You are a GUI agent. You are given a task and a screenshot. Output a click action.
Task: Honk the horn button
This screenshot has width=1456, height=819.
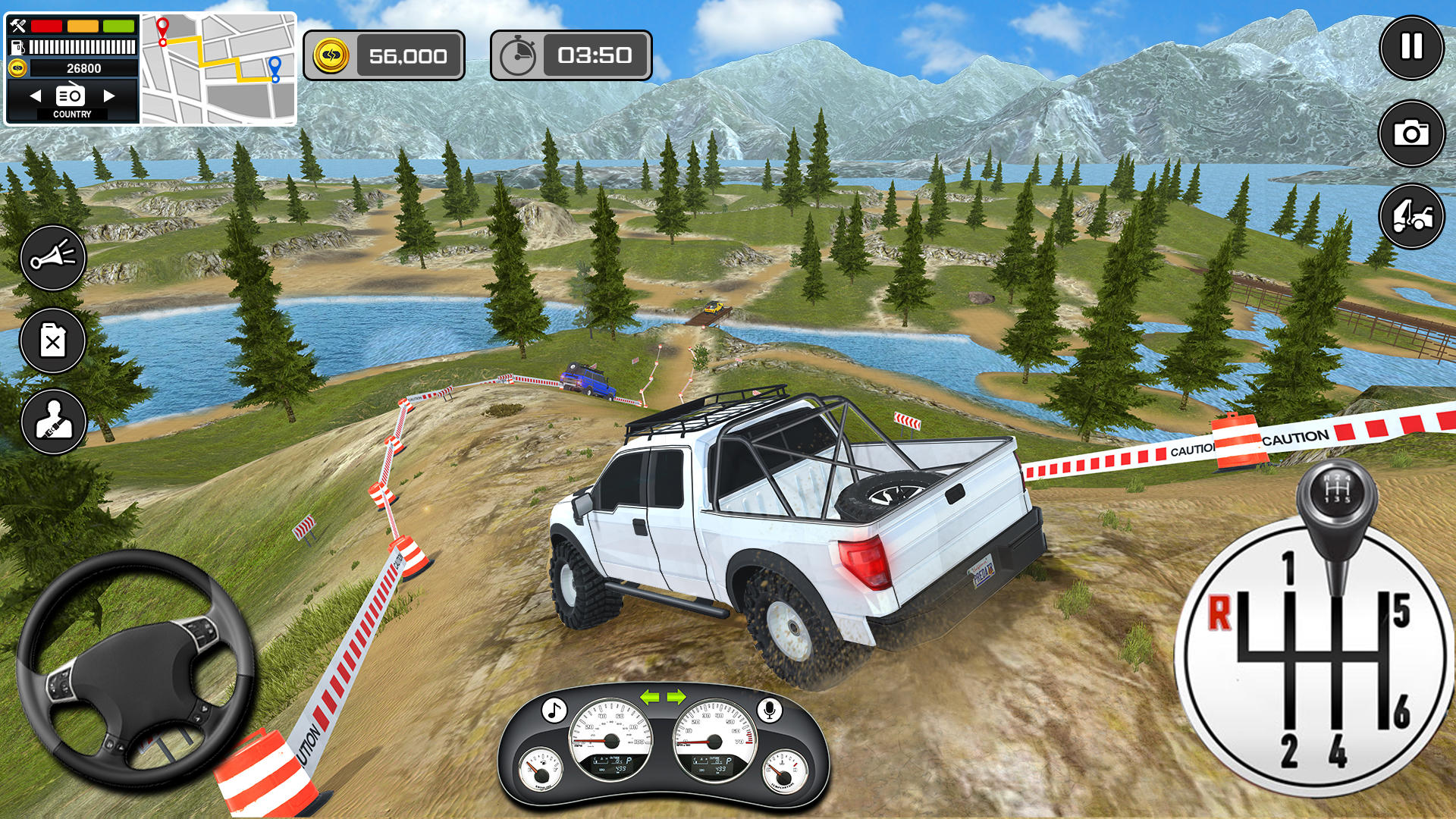(x=53, y=258)
